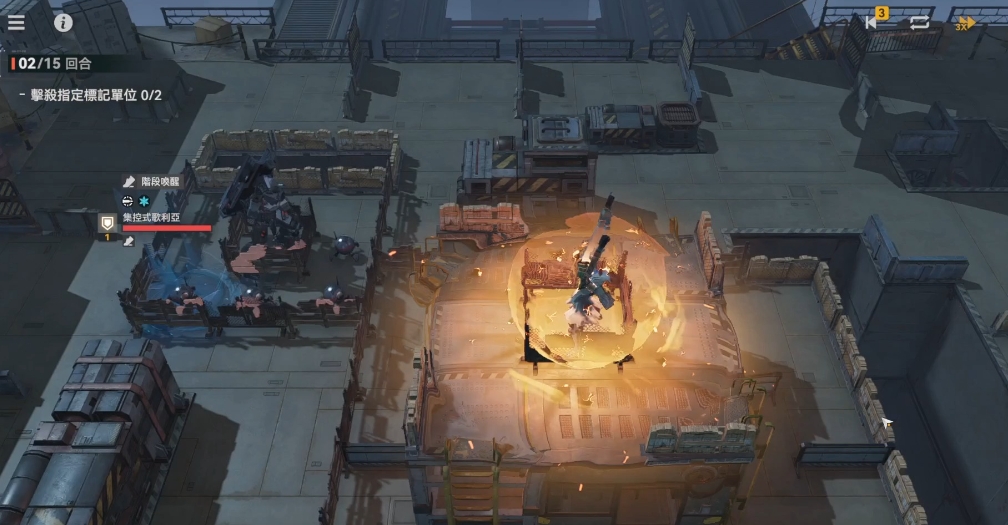Select the 擊殺指定標記單位 objective tracker

click(x=90, y=95)
